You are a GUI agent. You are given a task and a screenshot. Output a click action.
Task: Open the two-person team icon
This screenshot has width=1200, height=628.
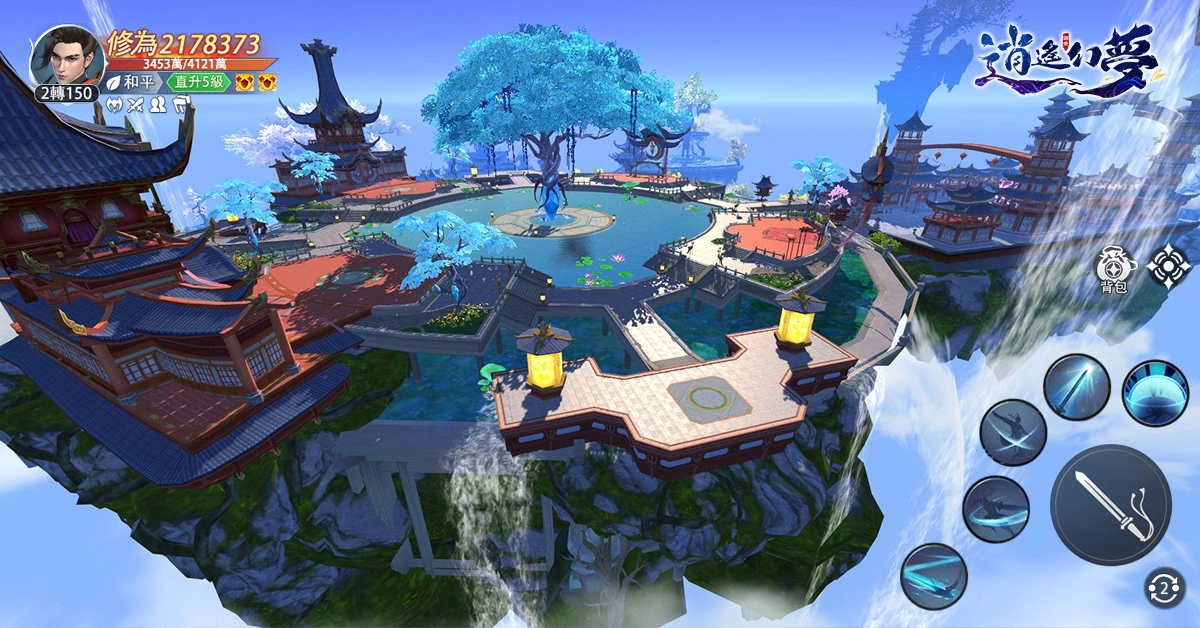pyautogui.click(x=158, y=103)
